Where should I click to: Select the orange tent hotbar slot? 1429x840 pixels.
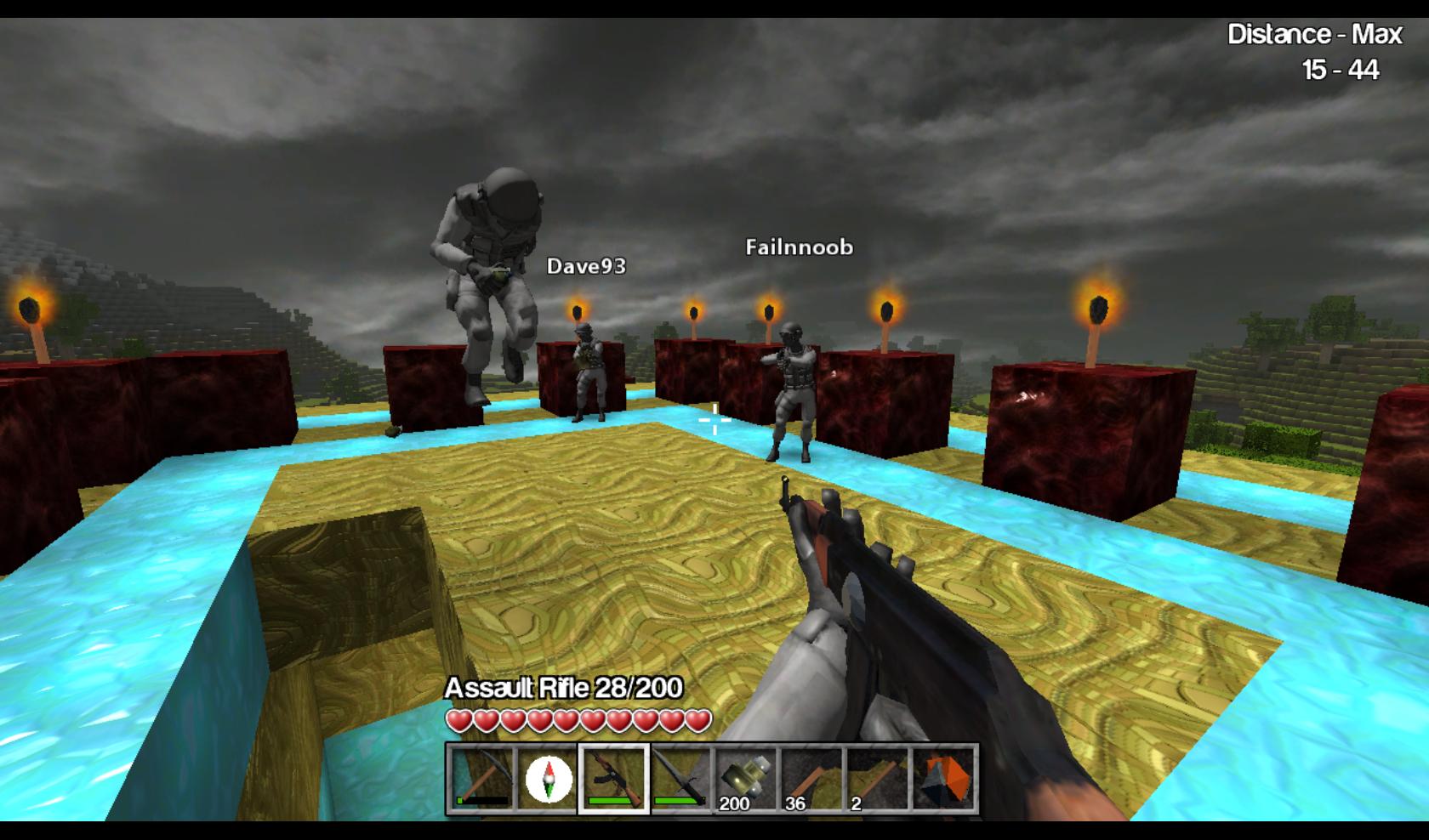pos(944,779)
